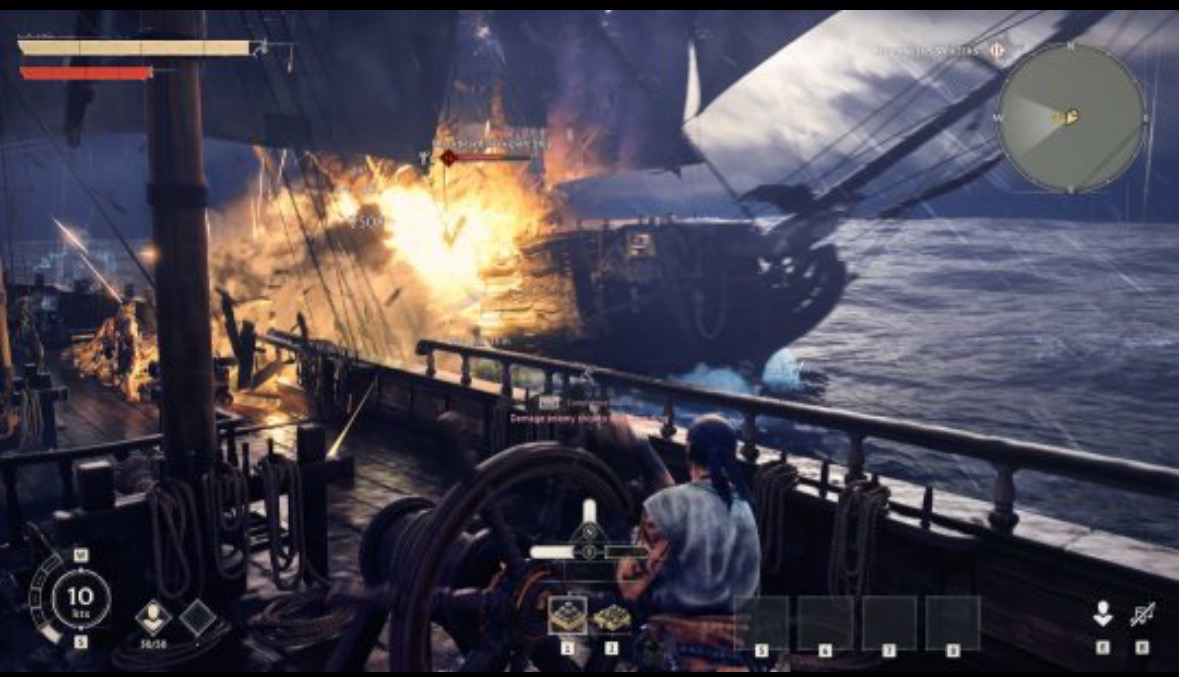The image size is (1179, 677).
Task: Activate the crew down-arrow icon
Action: [1102, 614]
